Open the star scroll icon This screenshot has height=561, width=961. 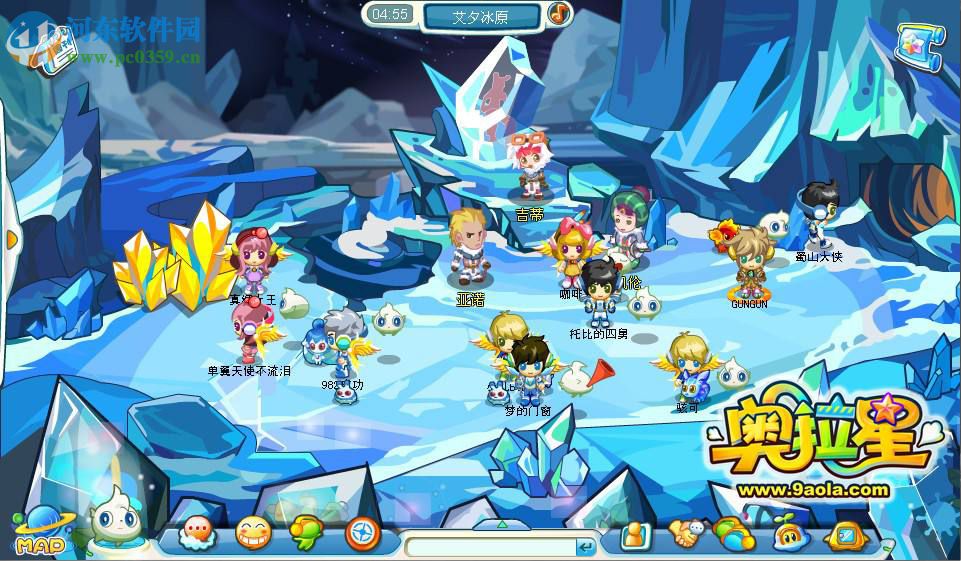coord(919,48)
